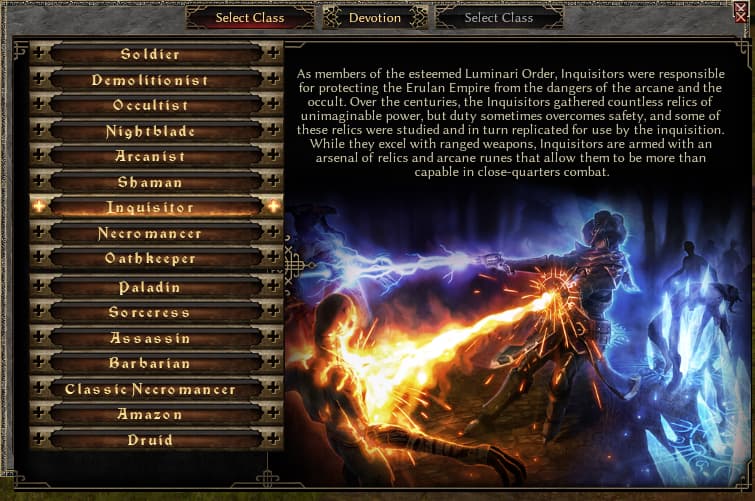Image resolution: width=755 pixels, height=501 pixels.
Task: Choose the Soldier class
Action: click(151, 54)
